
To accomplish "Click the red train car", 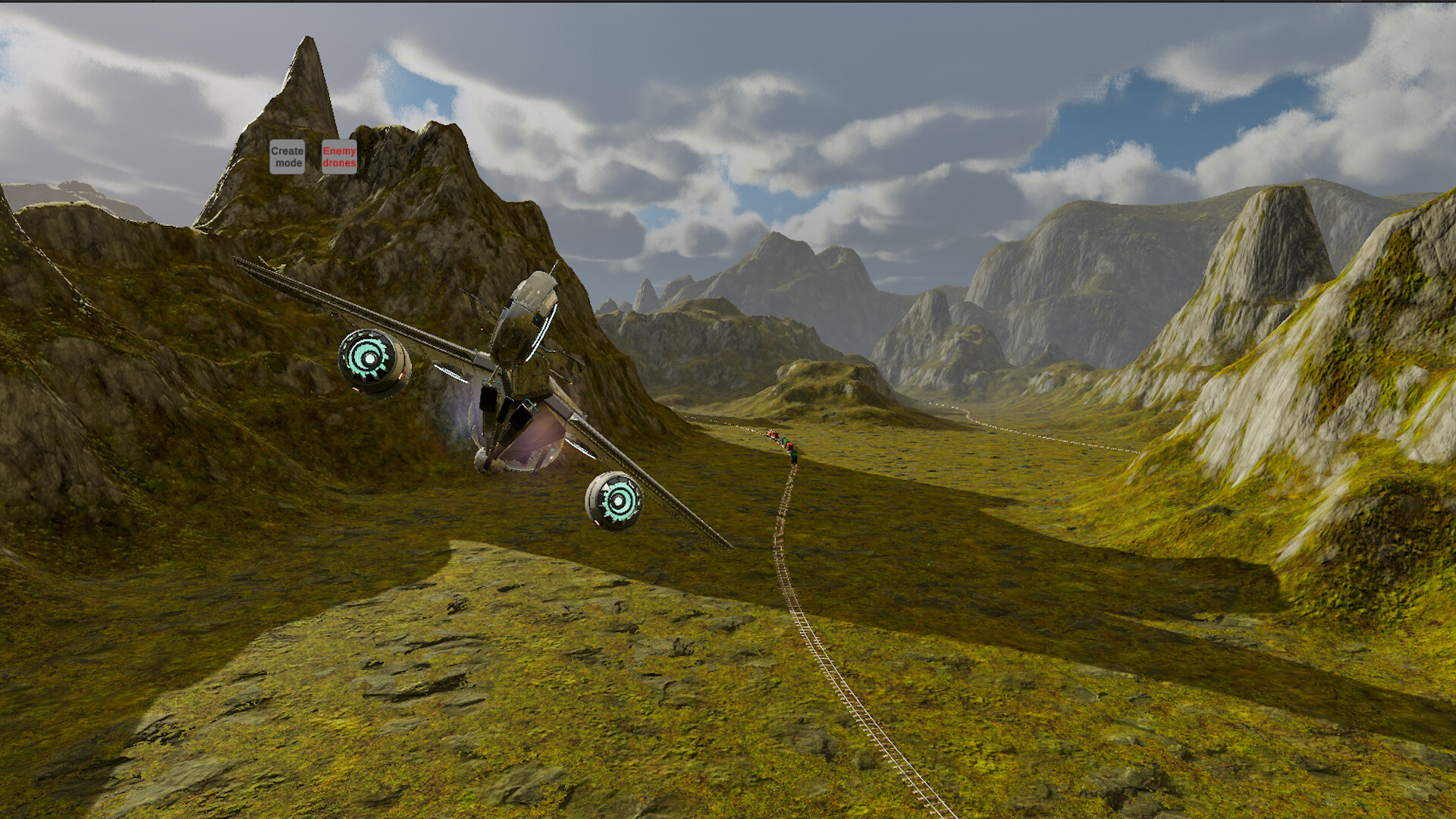I will tap(789, 445).
